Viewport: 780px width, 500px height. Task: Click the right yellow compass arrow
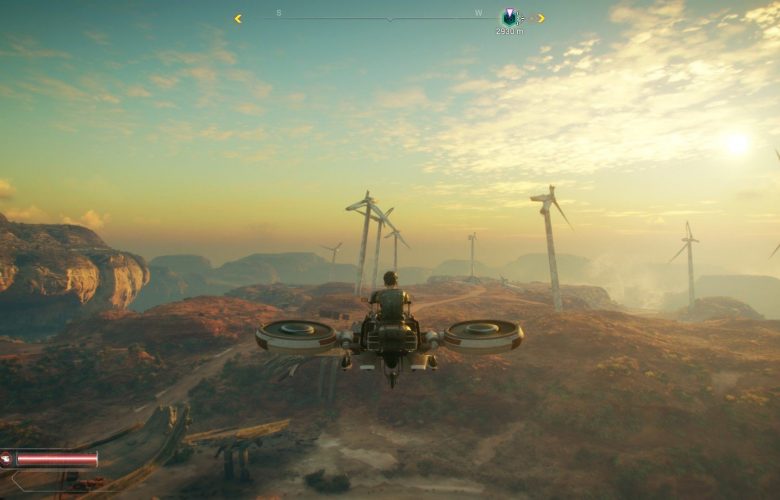pyautogui.click(x=540, y=18)
